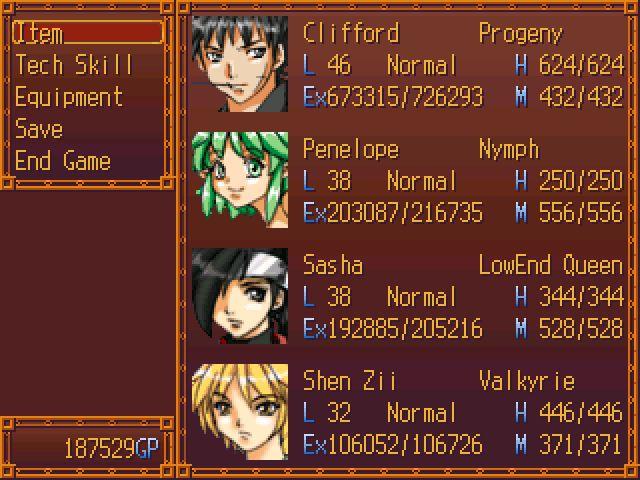Choose the Save option

click(x=39, y=129)
